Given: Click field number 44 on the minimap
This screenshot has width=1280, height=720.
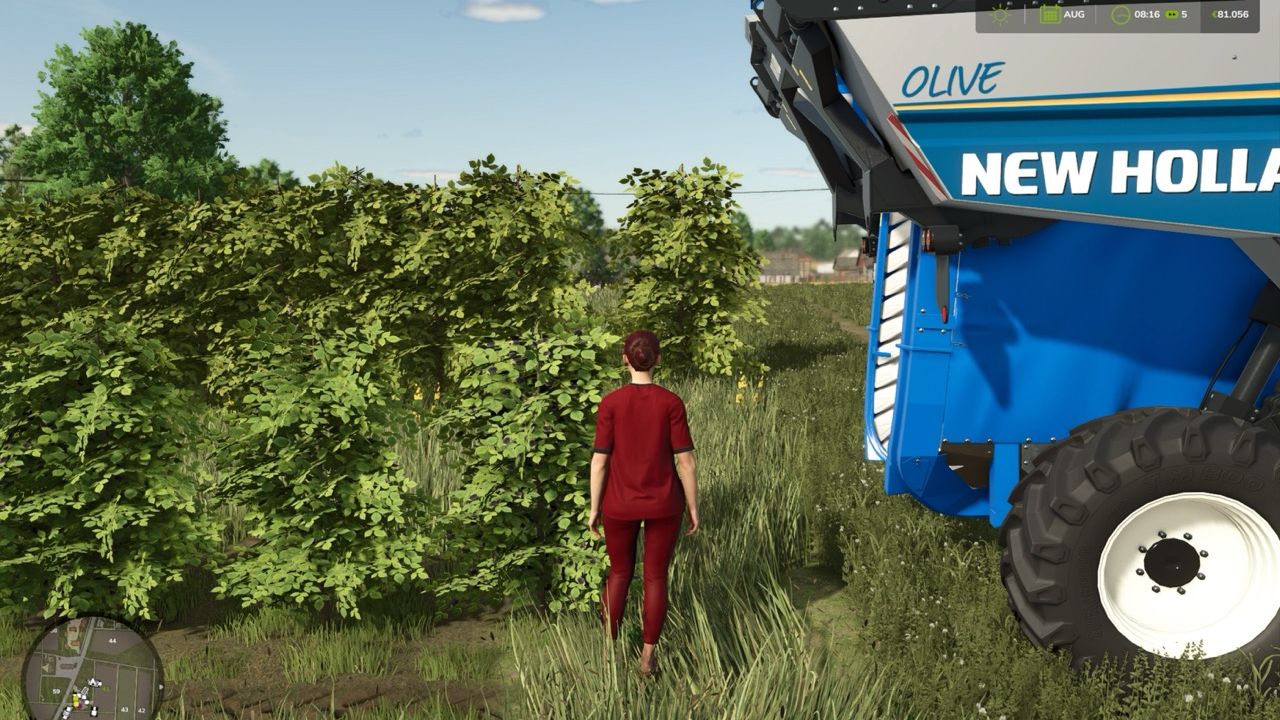Looking at the screenshot, I should point(112,640).
